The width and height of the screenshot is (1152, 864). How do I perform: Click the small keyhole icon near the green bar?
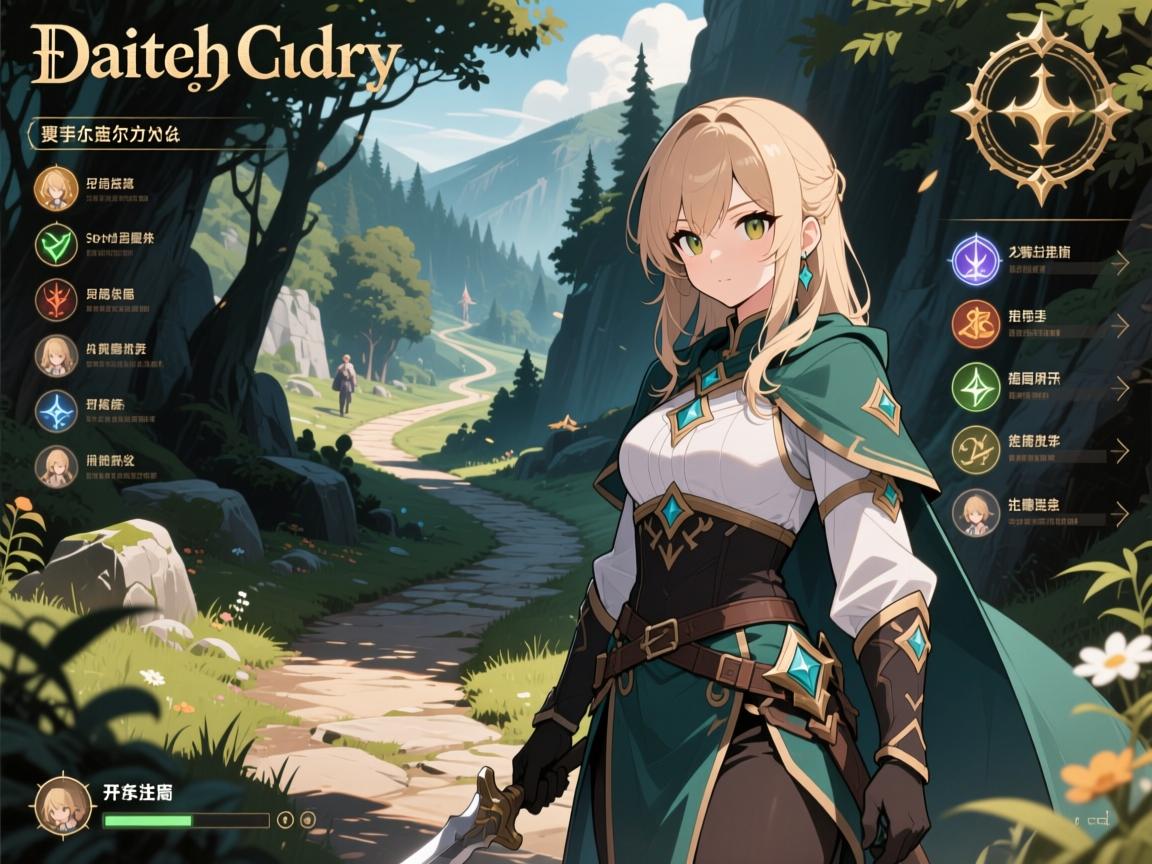(286, 819)
